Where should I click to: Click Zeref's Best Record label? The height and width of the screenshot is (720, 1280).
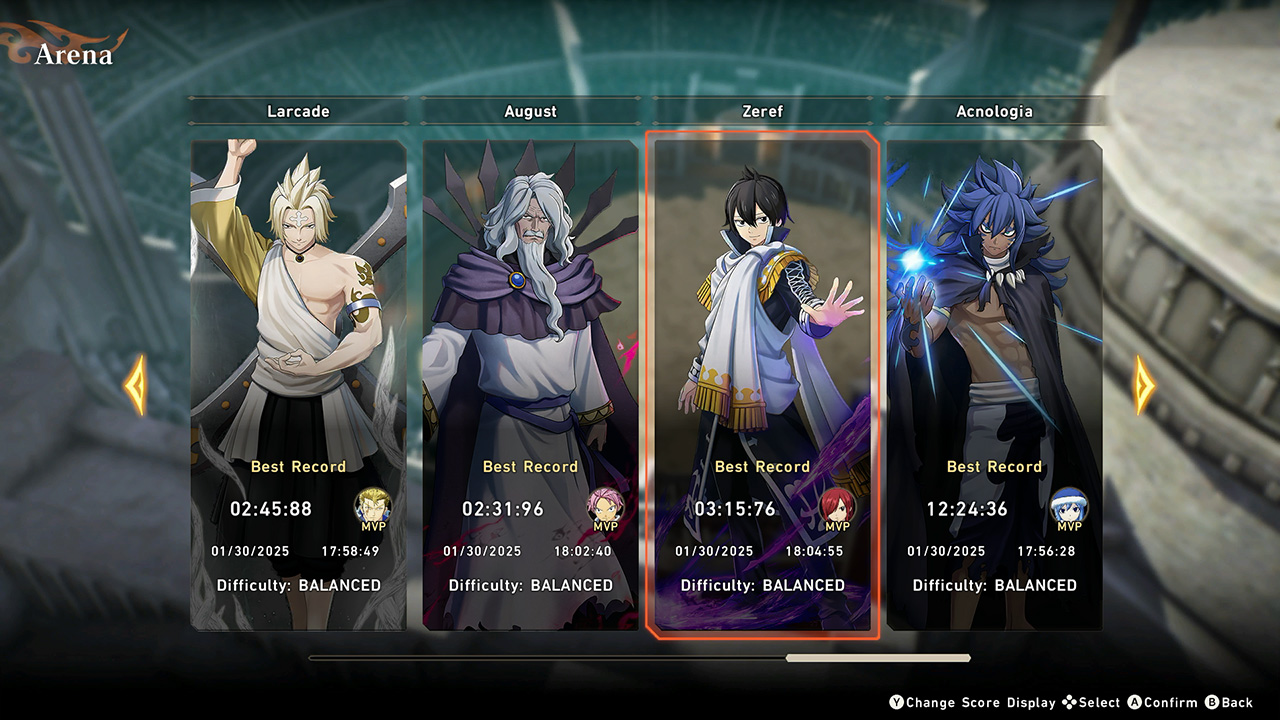coord(763,466)
